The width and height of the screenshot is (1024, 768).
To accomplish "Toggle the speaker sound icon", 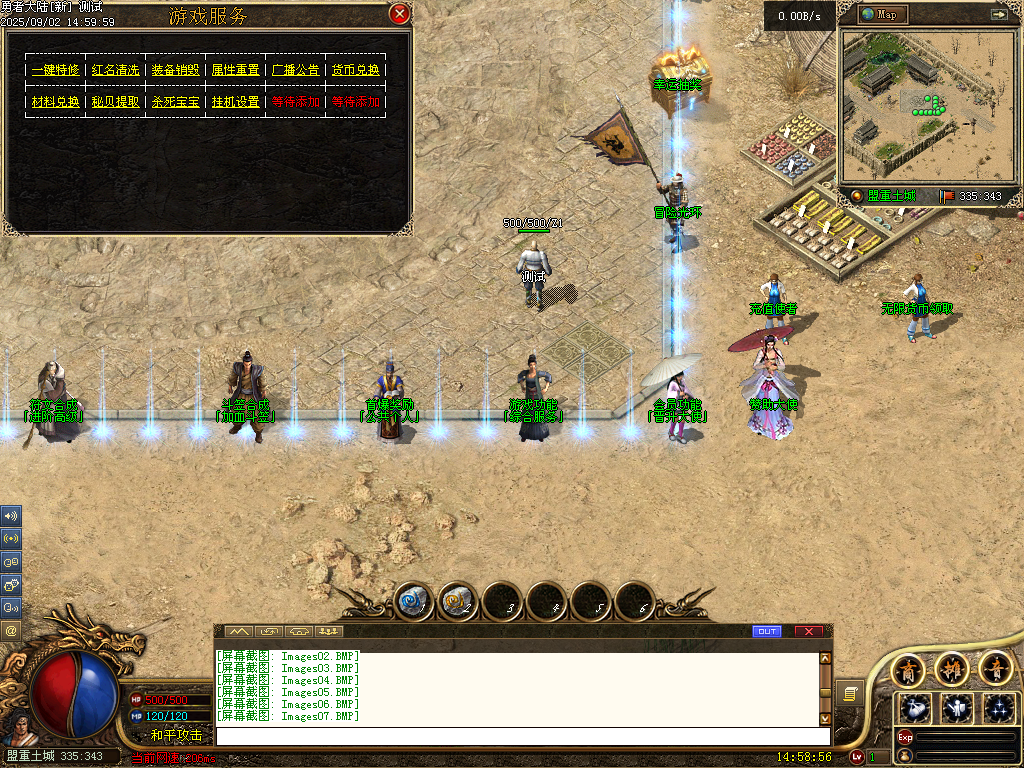I will (11, 516).
